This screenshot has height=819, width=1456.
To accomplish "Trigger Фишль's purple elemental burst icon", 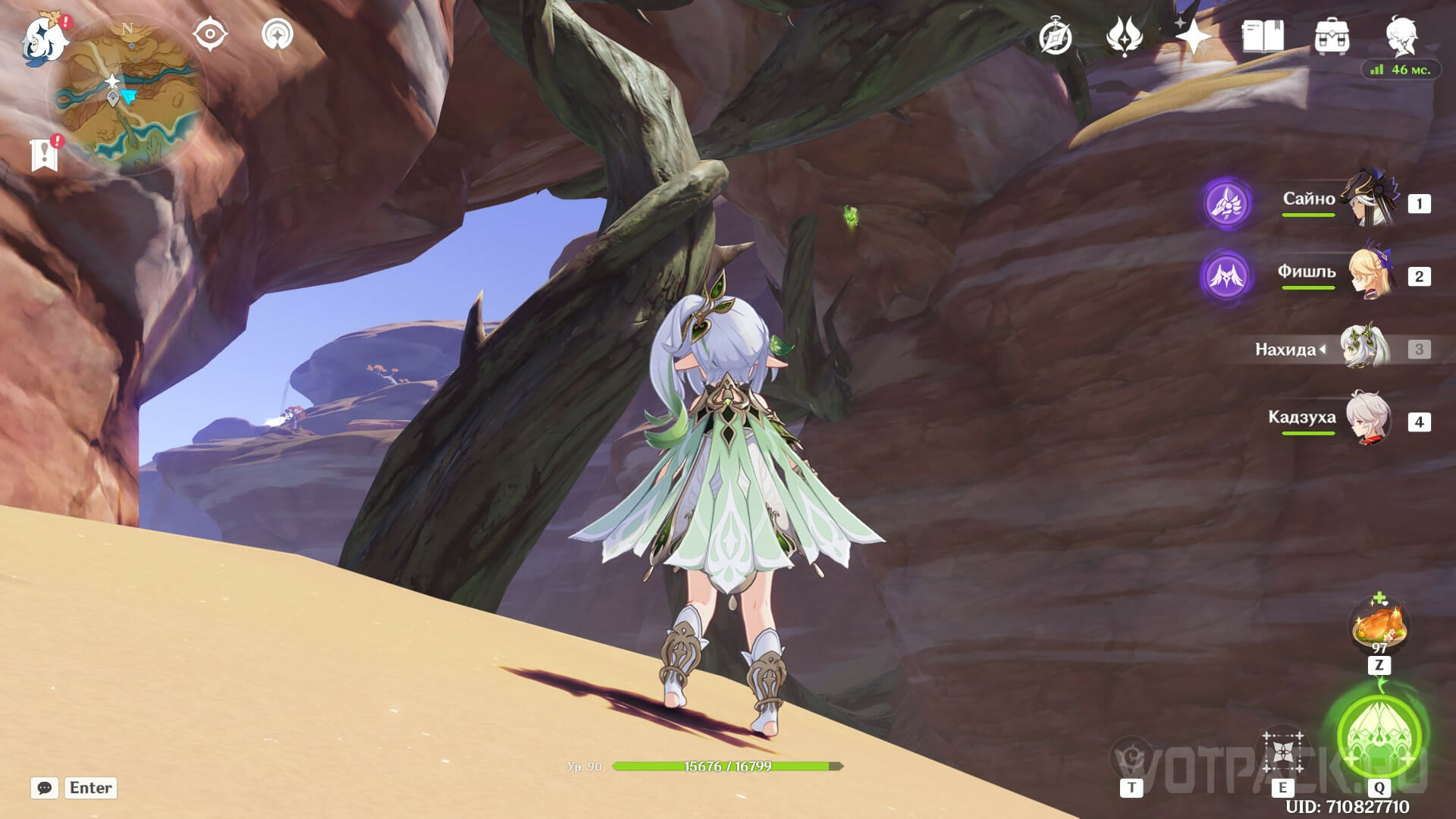I will click(1226, 275).
